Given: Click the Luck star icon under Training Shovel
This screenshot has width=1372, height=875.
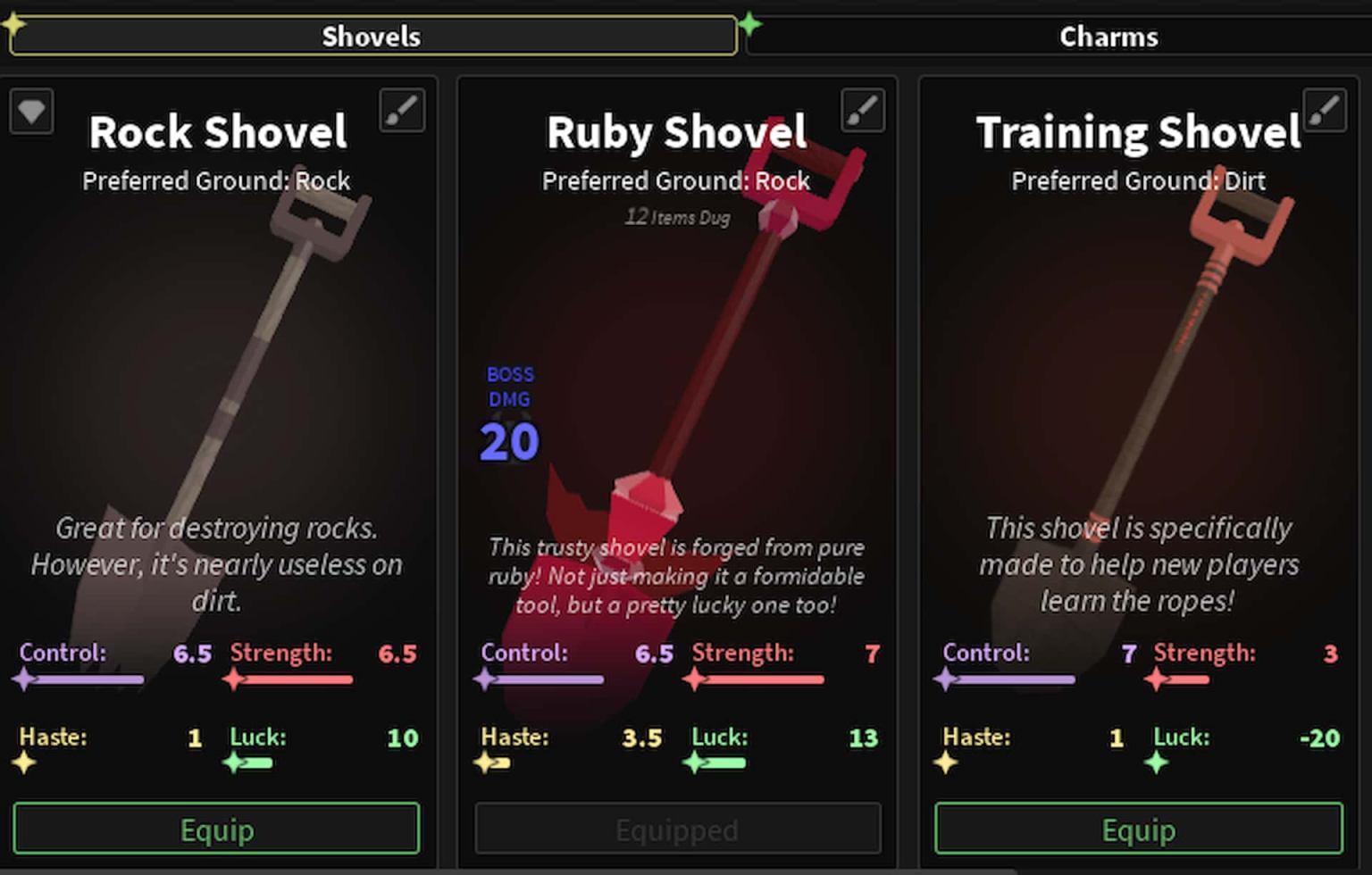Looking at the screenshot, I should (1159, 762).
